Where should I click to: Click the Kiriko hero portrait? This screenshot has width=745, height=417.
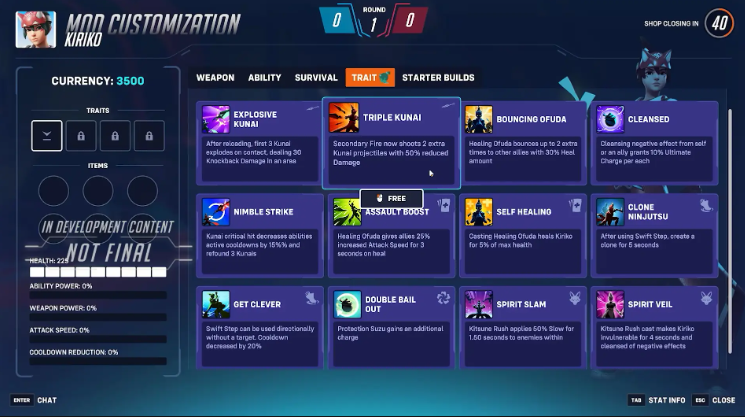[35, 29]
